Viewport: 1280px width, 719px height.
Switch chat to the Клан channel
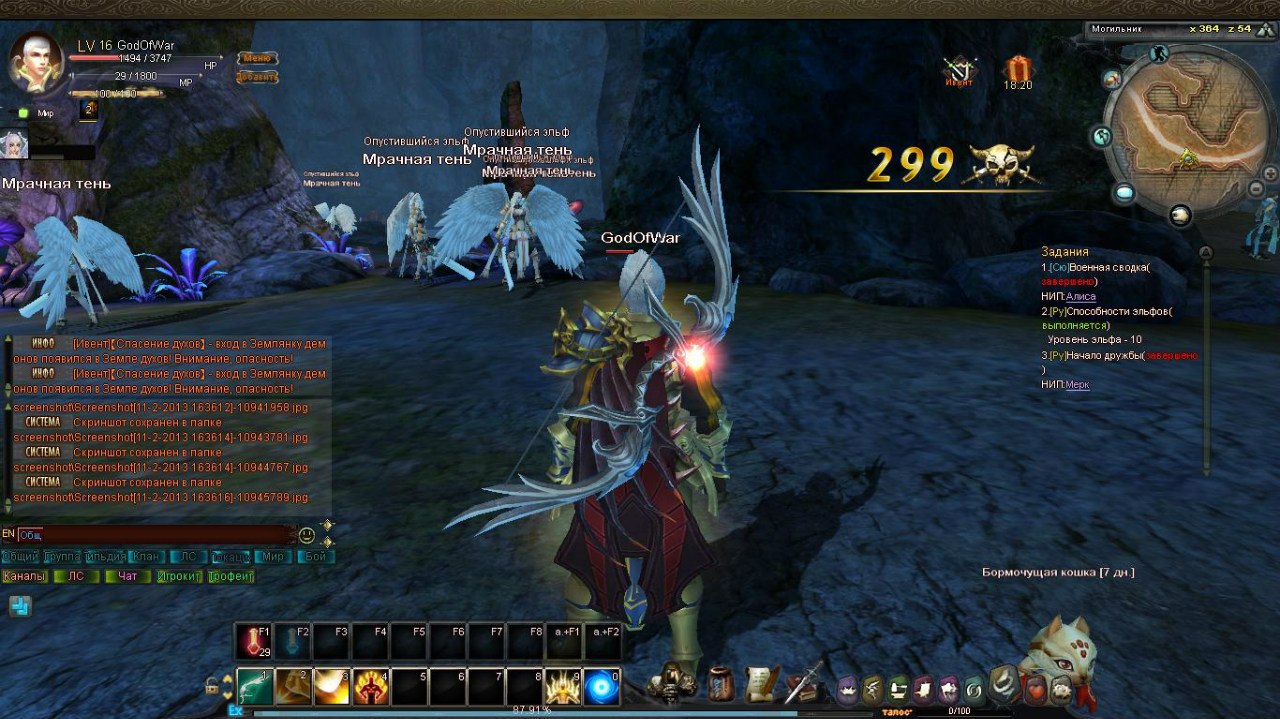pyautogui.click(x=146, y=557)
